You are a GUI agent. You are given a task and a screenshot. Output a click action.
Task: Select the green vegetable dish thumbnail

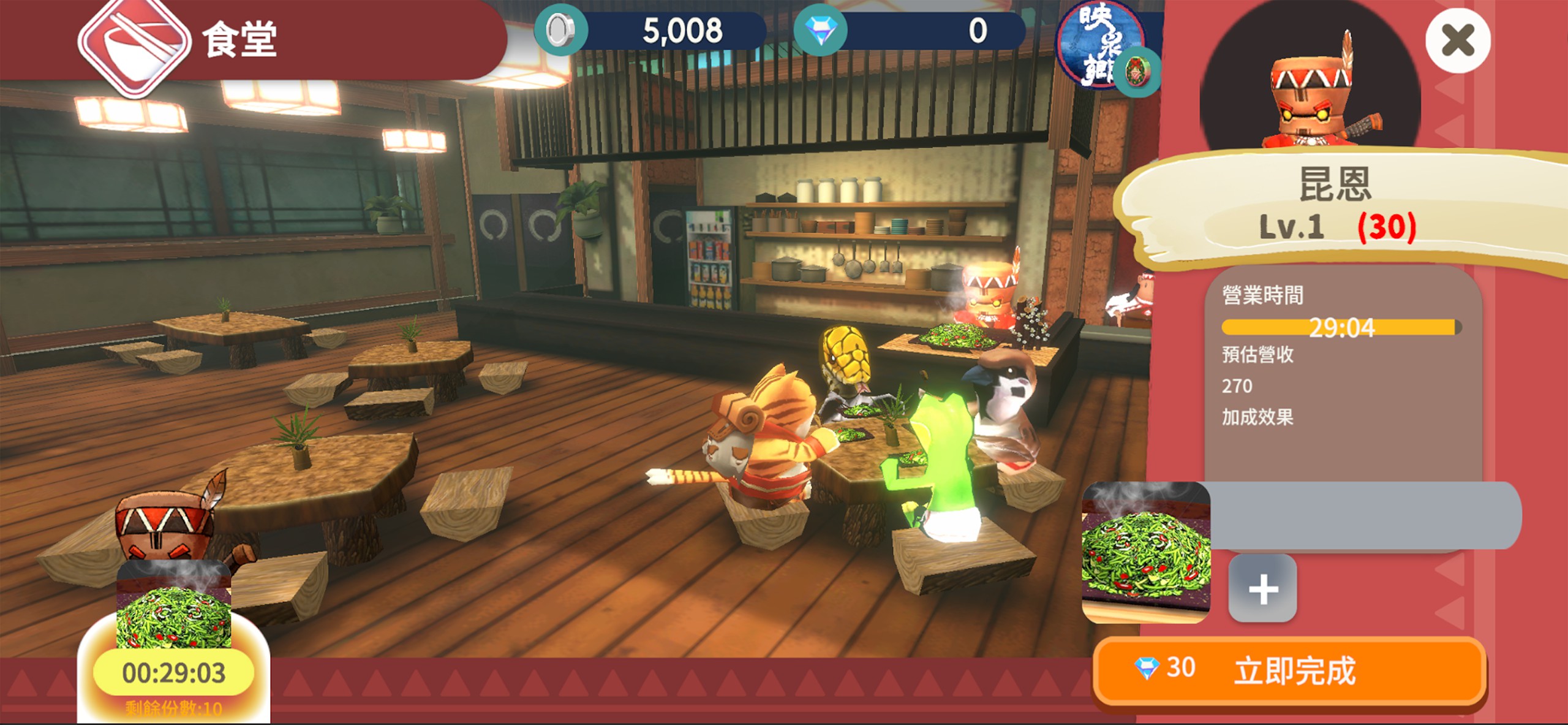[1145, 552]
